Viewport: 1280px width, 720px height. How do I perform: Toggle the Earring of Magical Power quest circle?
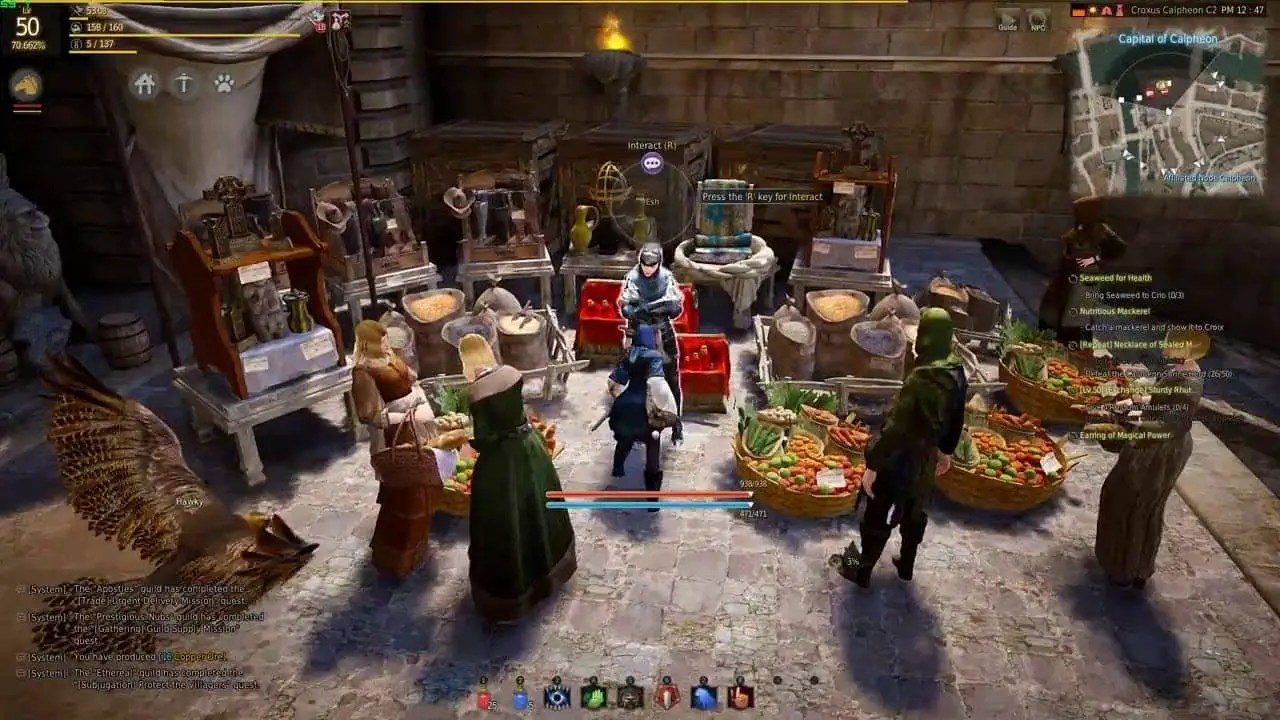coord(1073,436)
